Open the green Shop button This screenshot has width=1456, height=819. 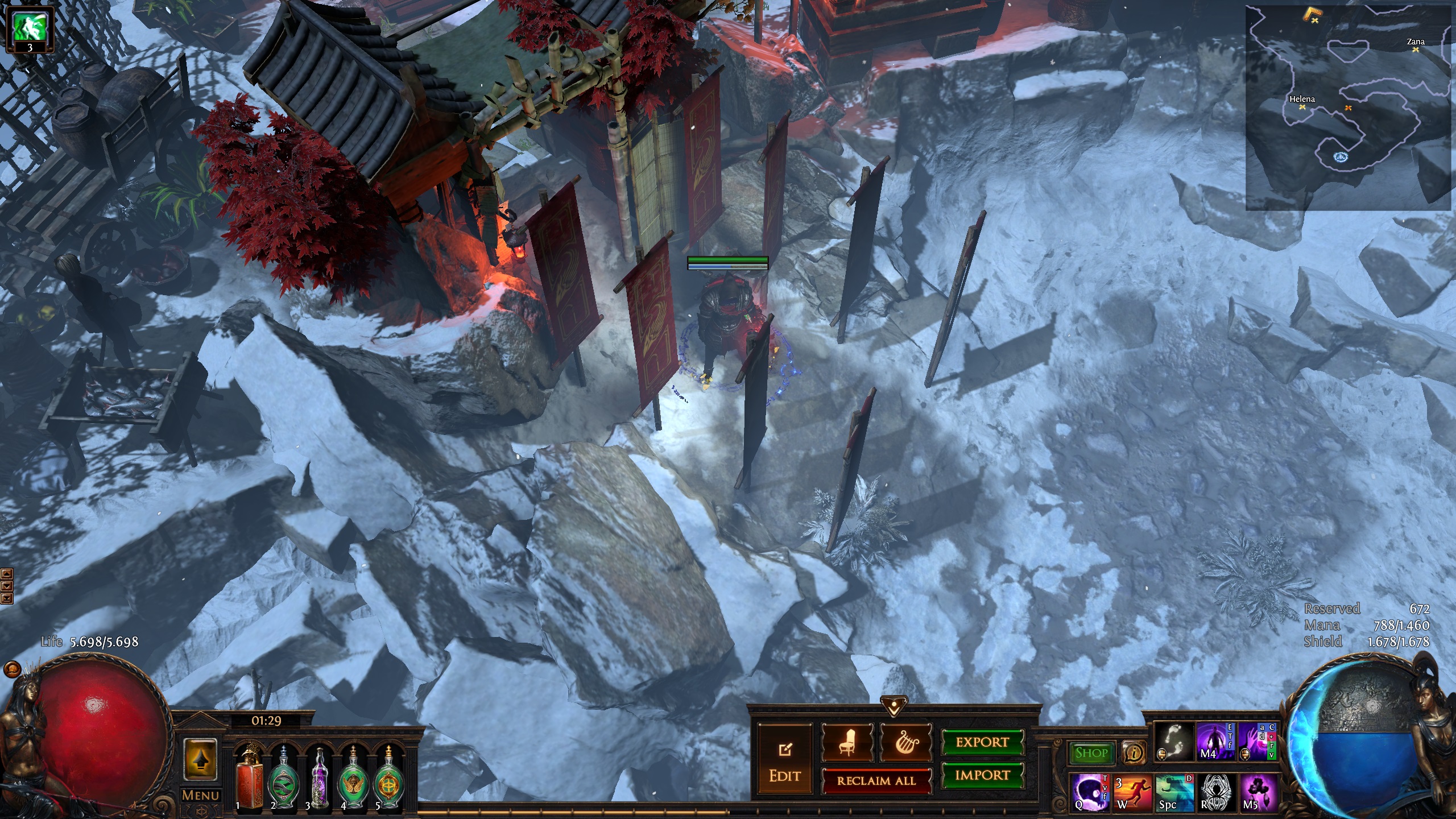pyautogui.click(x=1091, y=753)
